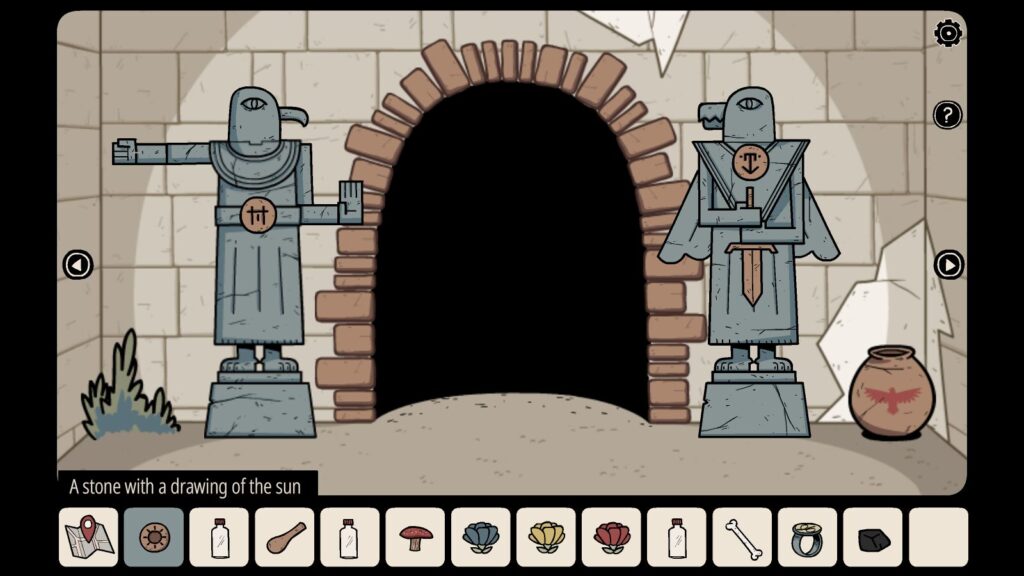Choose the ring item slot
This screenshot has height=576, width=1024.
click(807, 537)
